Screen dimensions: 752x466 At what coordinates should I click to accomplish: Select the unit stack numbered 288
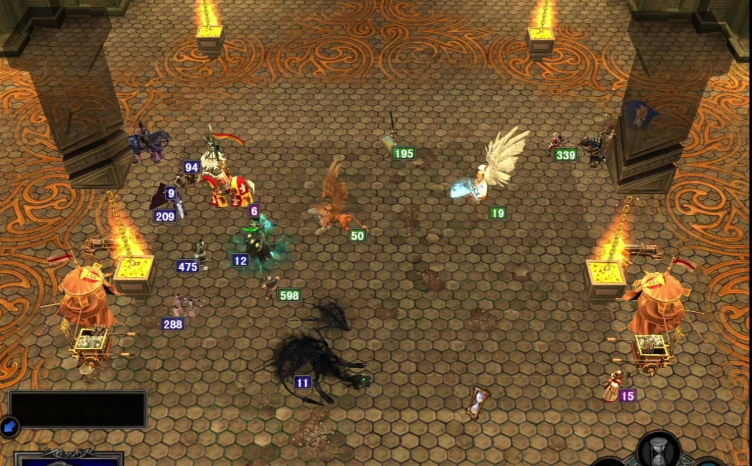(x=181, y=306)
